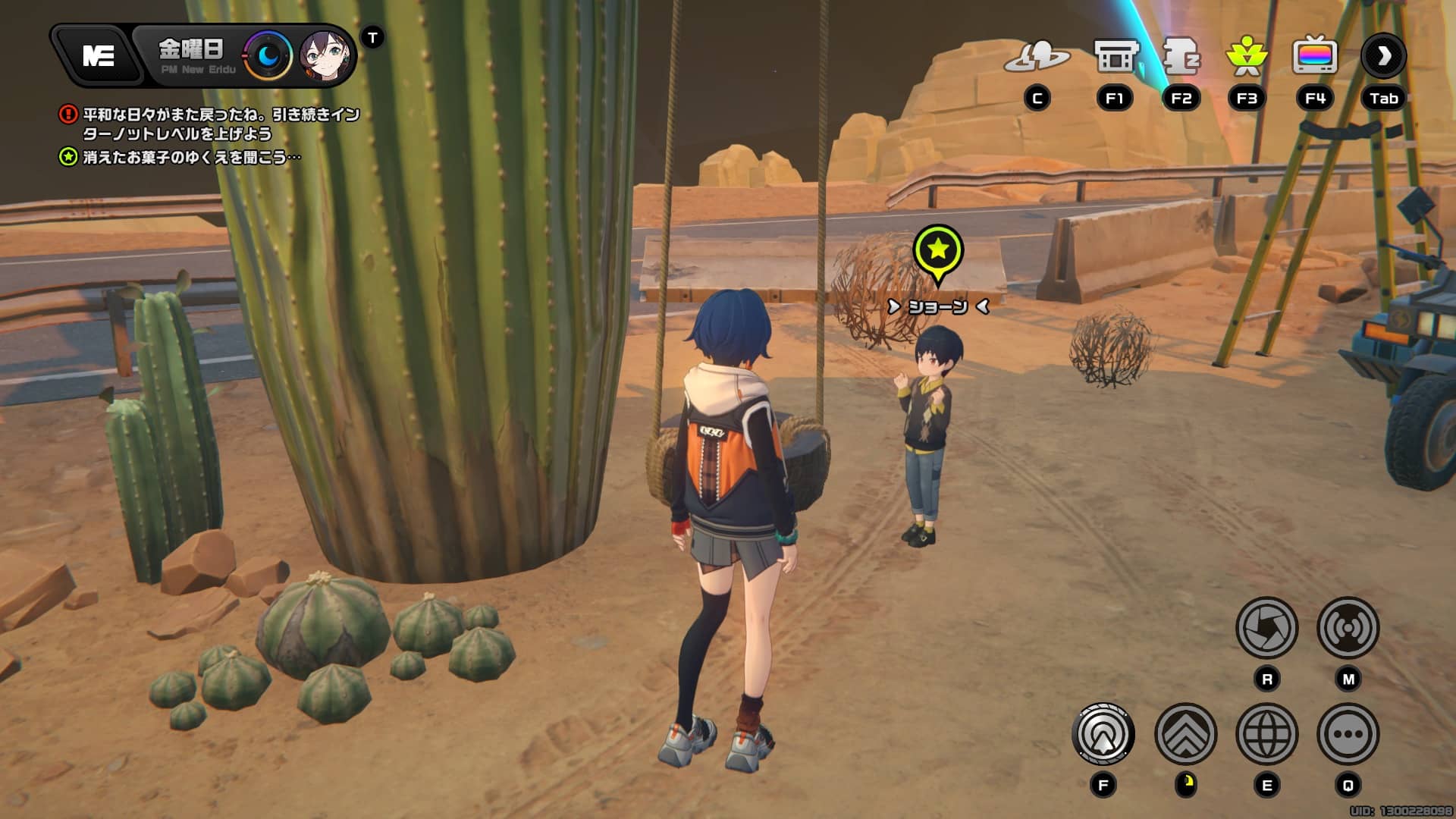The image size is (1456, 819).
Task: Select the green star side quest tracker
Action: [191, 157]
